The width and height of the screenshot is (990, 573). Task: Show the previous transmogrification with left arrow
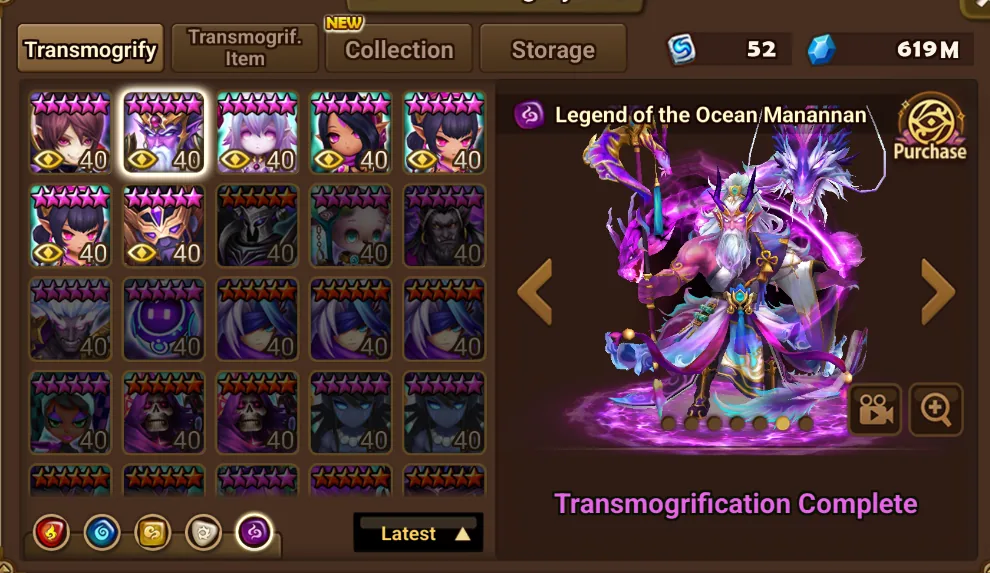[535, 291]
